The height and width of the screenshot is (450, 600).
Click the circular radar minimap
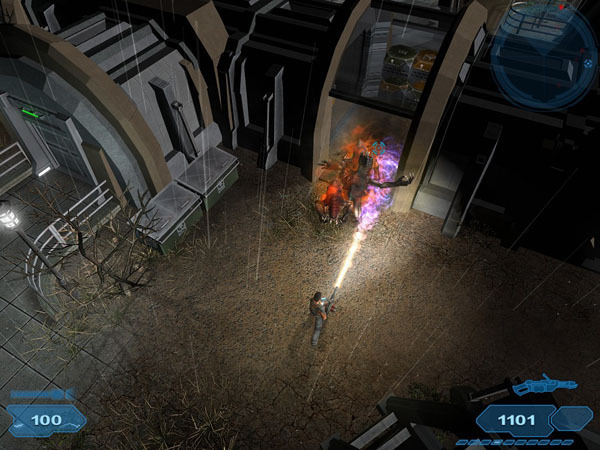click(x=543, y=54)
